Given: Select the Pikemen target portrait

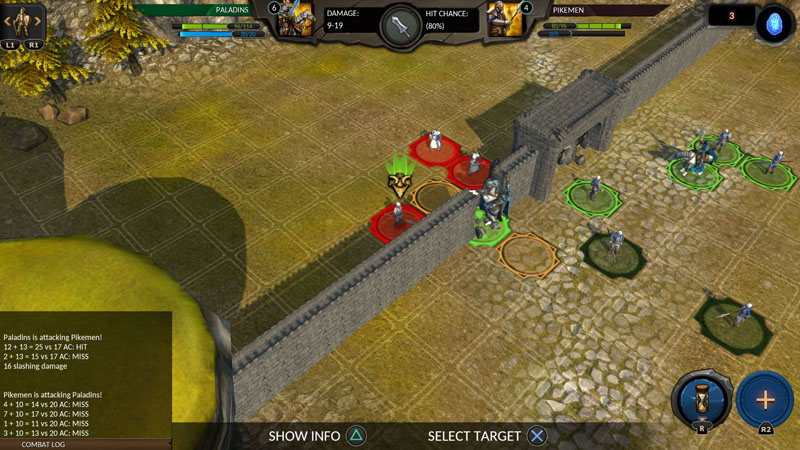Looking at the screenshot, I should (505, 21).
